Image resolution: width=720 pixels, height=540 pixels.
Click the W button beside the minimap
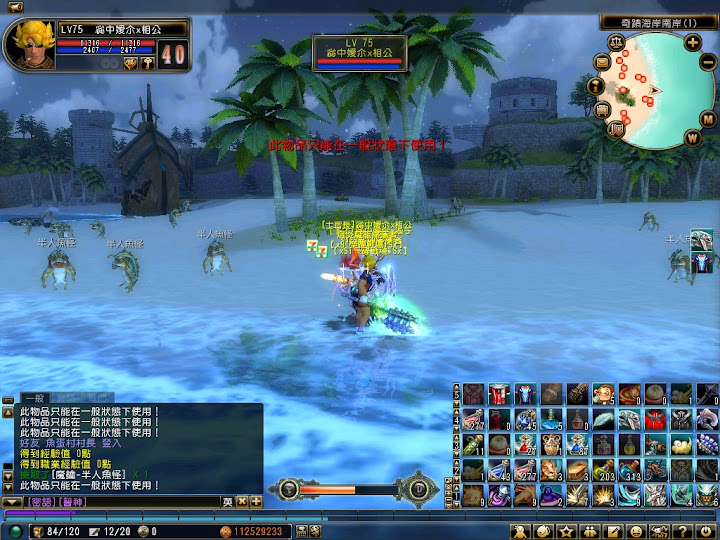click(692, 137)
